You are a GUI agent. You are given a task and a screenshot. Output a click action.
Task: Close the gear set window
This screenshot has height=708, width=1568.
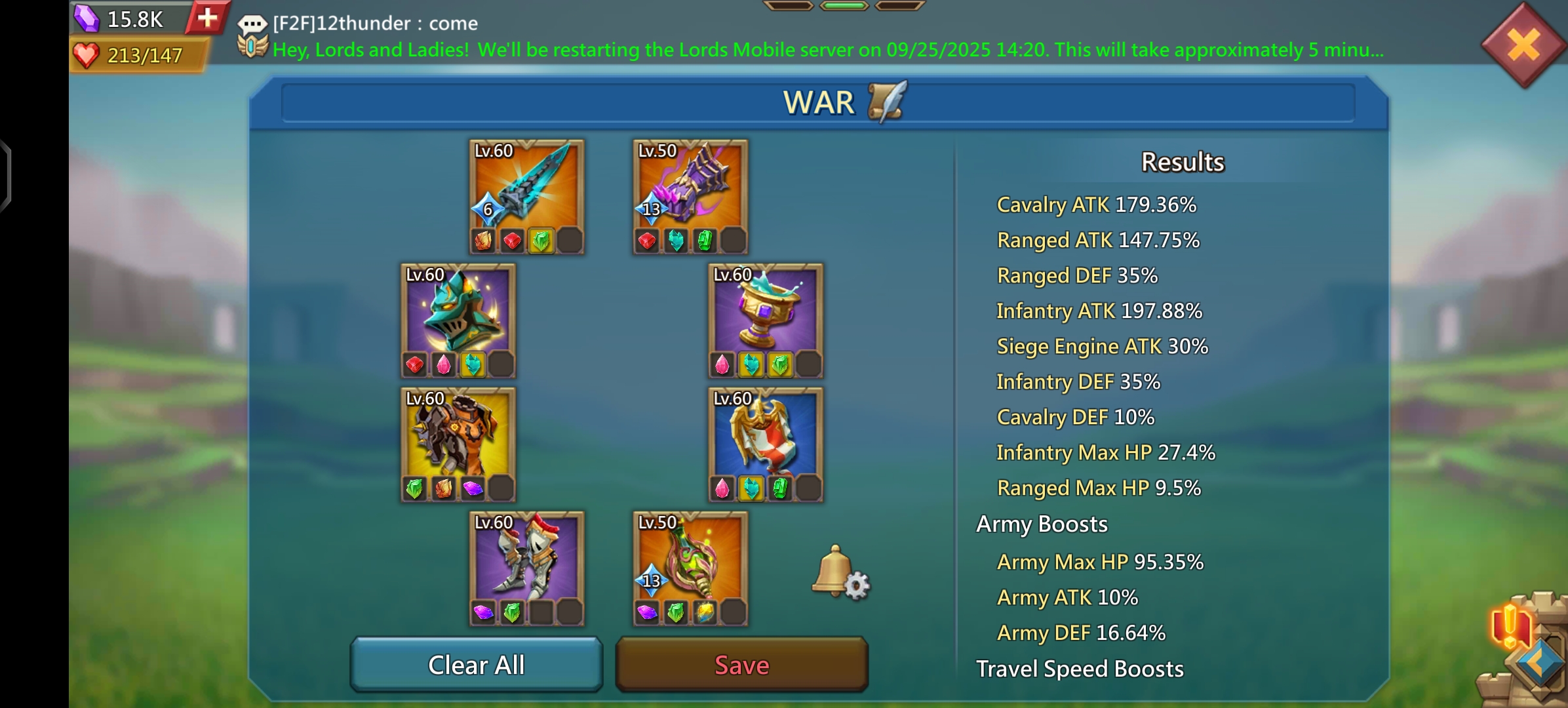(x=1523, y=46)
